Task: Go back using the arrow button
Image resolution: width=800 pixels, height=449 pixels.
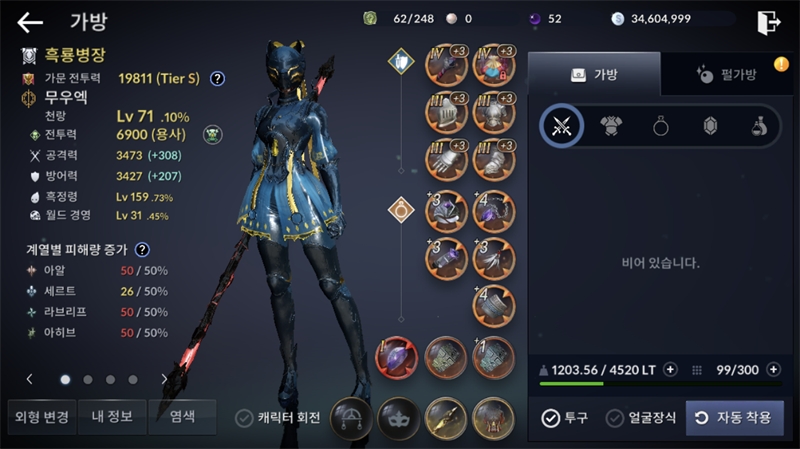Action: click(30, 21)
